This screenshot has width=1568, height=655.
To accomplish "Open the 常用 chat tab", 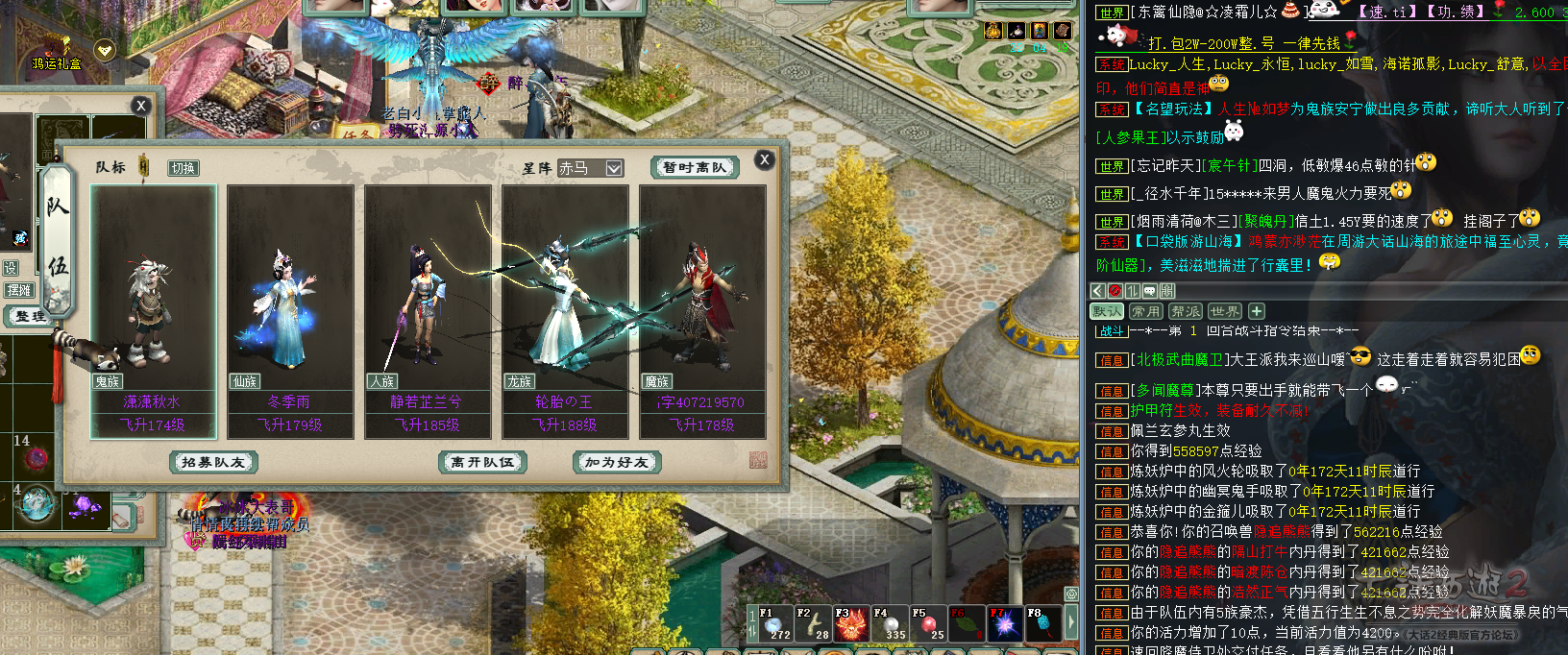I will [x=1145, y=311].
